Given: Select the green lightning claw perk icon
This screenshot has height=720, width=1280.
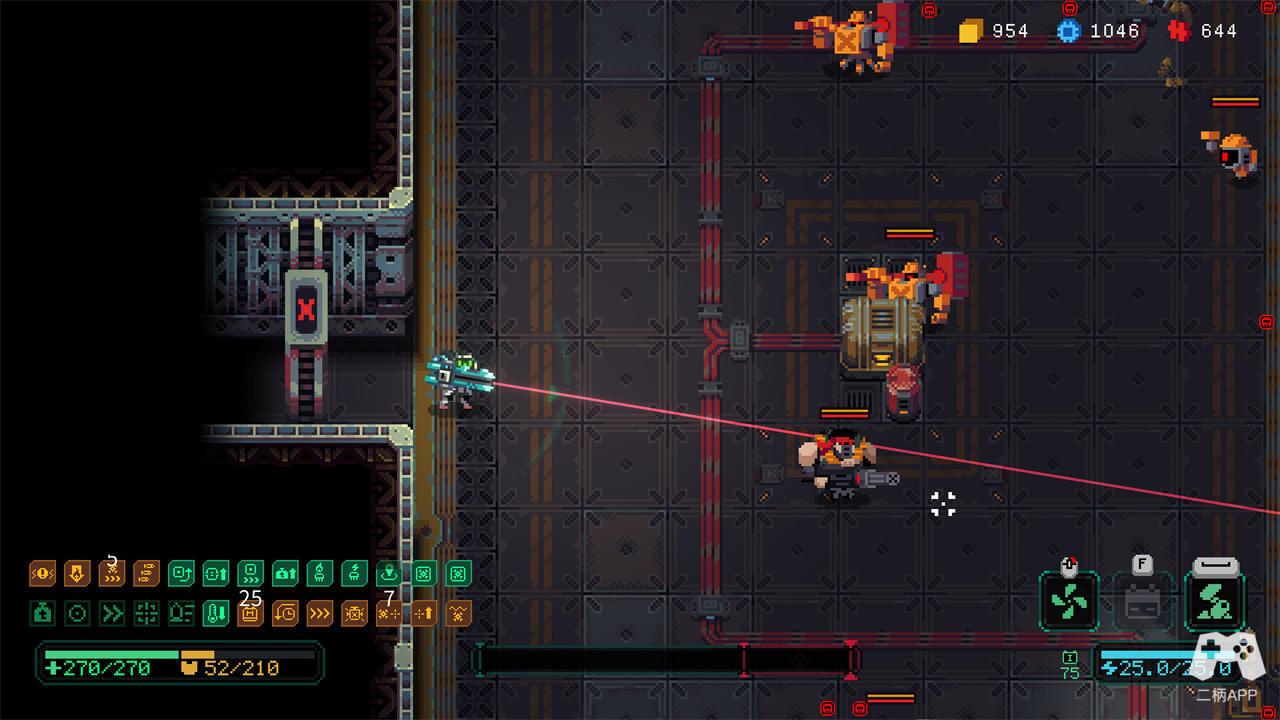Looking at the screenshot, I should point(355,574).
